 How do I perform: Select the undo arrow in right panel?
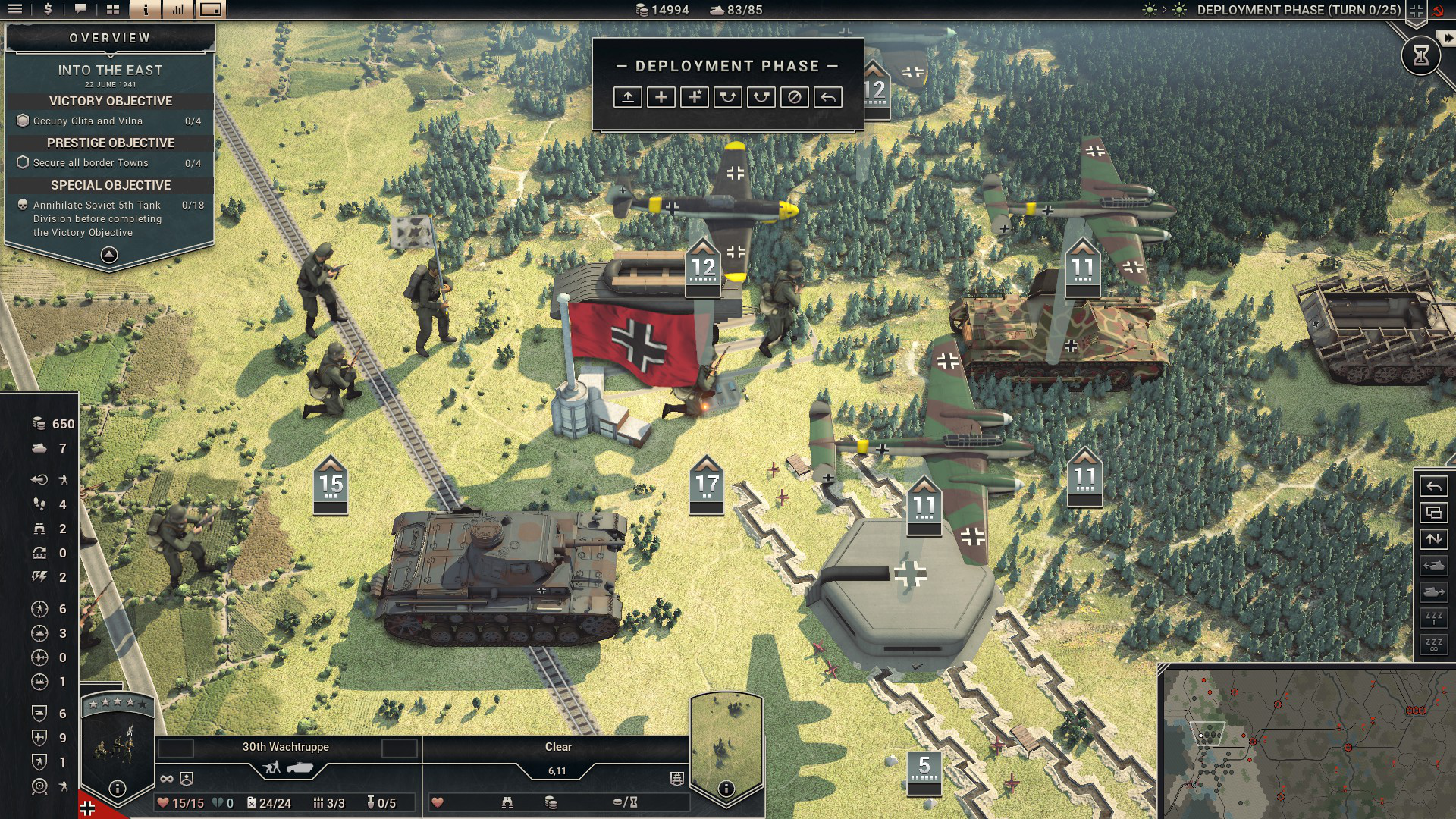(1435, 487)
